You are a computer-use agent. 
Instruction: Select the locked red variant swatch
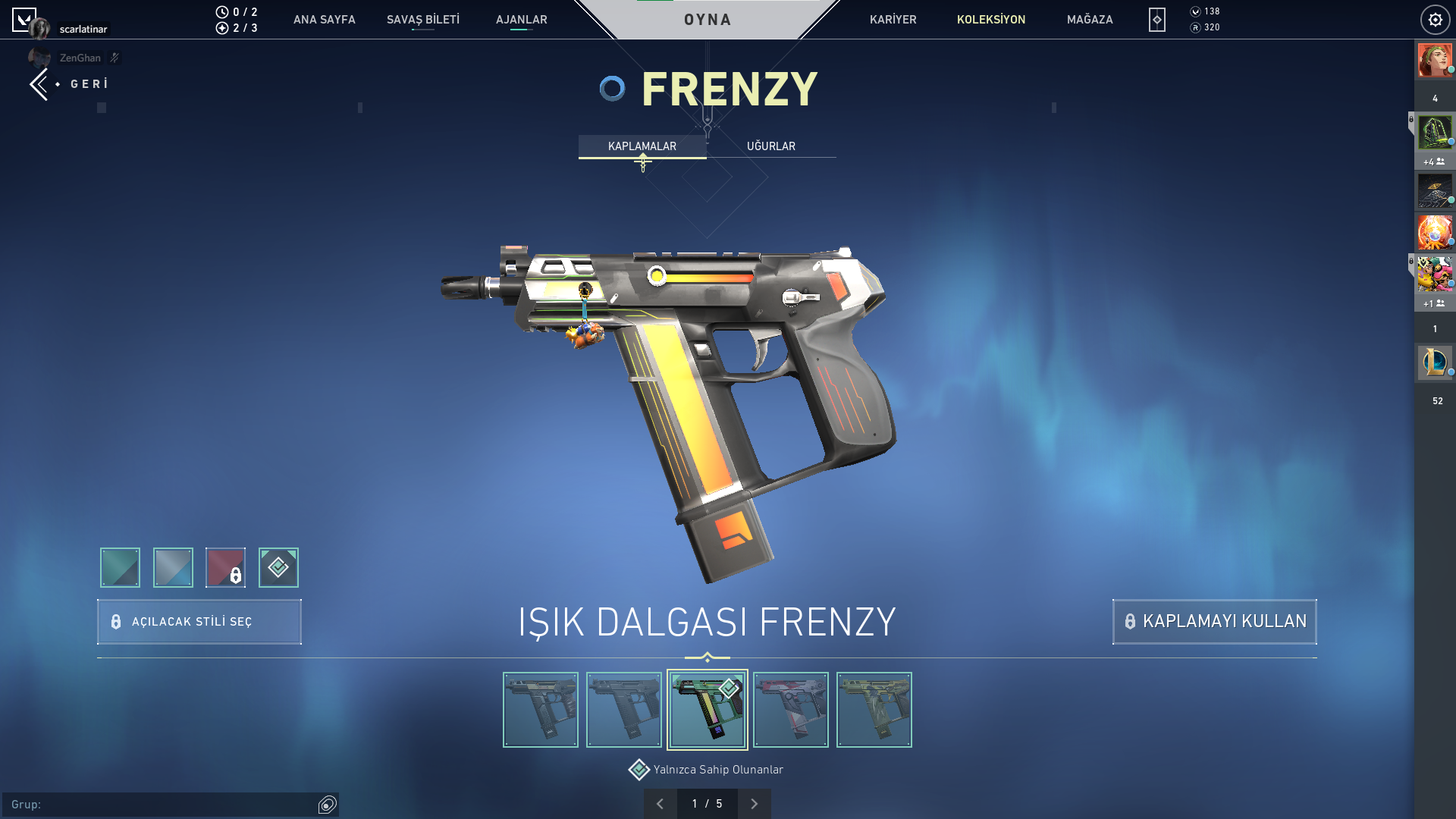225,567
